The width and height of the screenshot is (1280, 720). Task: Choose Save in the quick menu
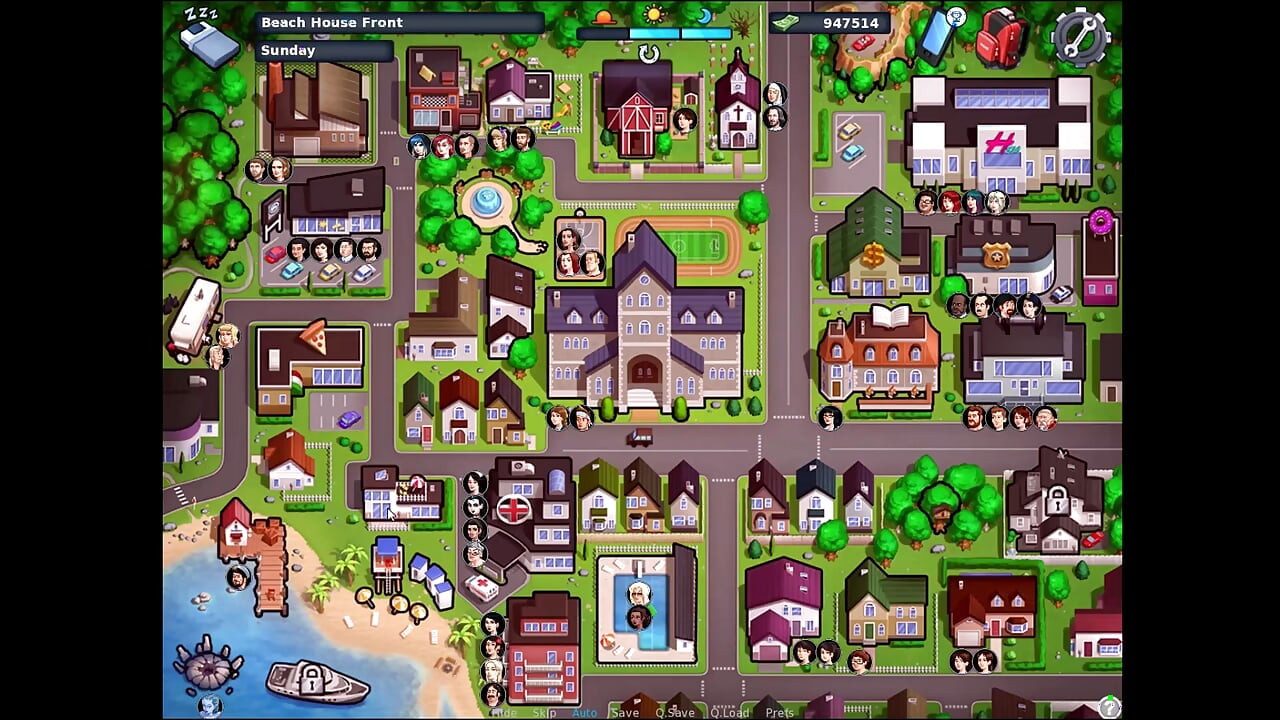pos(625,713)
